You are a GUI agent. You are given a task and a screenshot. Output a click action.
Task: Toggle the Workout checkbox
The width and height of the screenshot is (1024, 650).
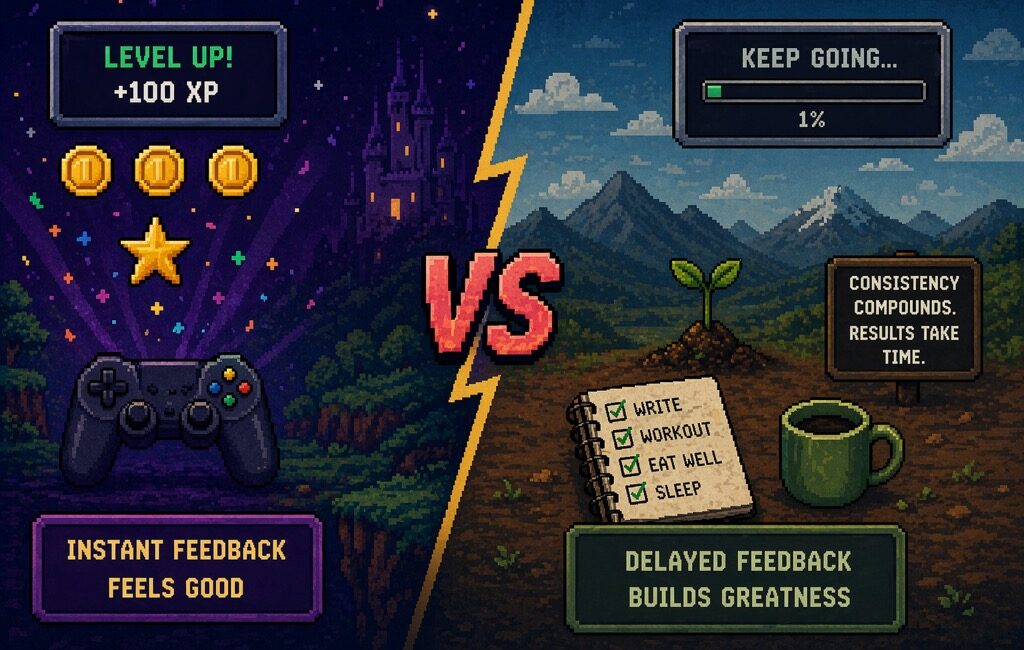(622, 437)
